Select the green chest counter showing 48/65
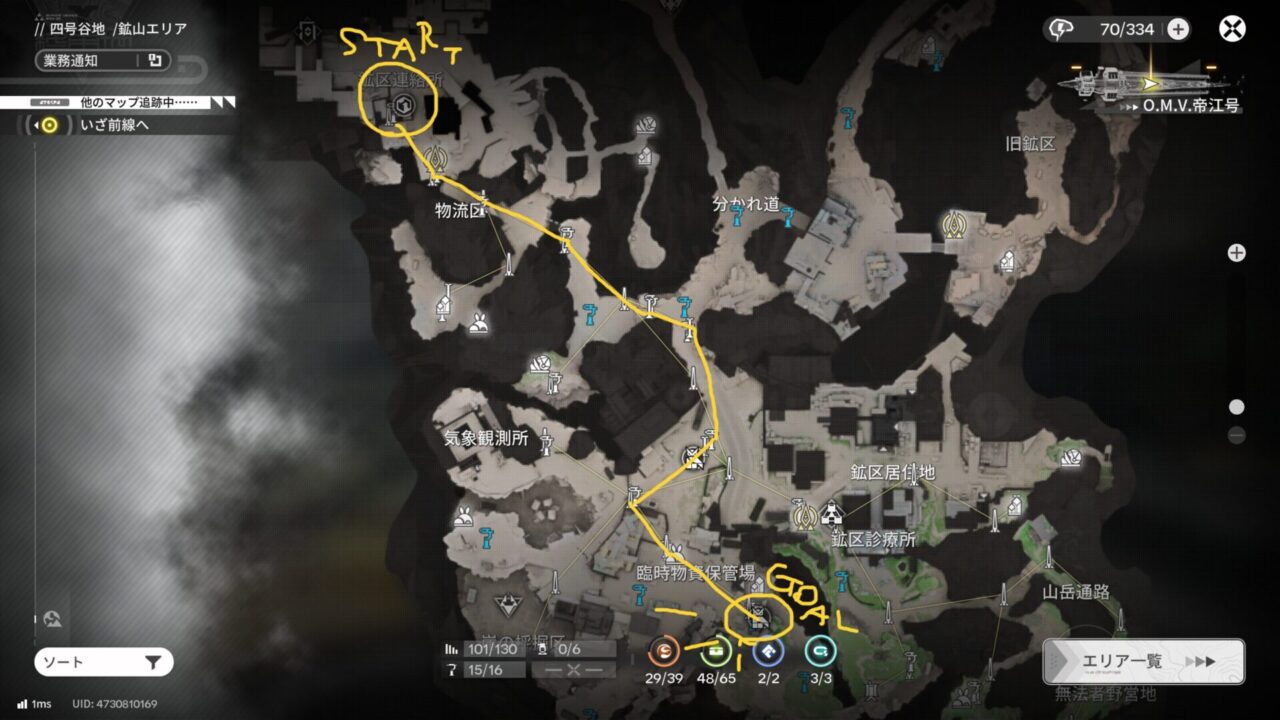The width and height of the screenshot is (1280, 720). pyautogui.click(x=716, y=652)
